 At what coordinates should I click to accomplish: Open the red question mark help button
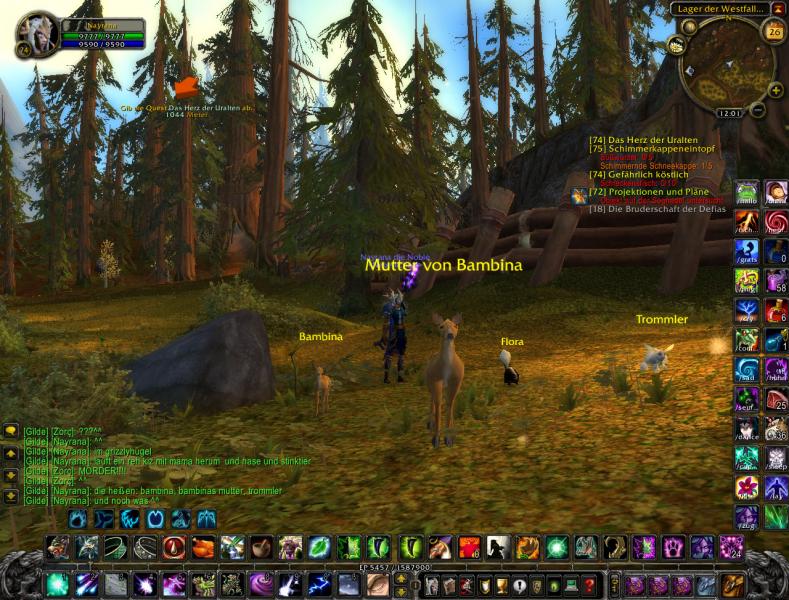[590, 584]
